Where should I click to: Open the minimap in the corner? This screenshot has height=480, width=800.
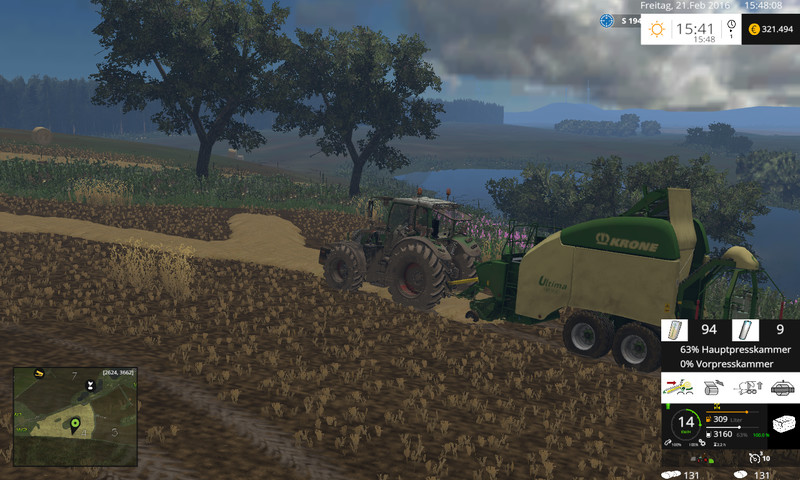pyautogui.click(x=74, y=416)
